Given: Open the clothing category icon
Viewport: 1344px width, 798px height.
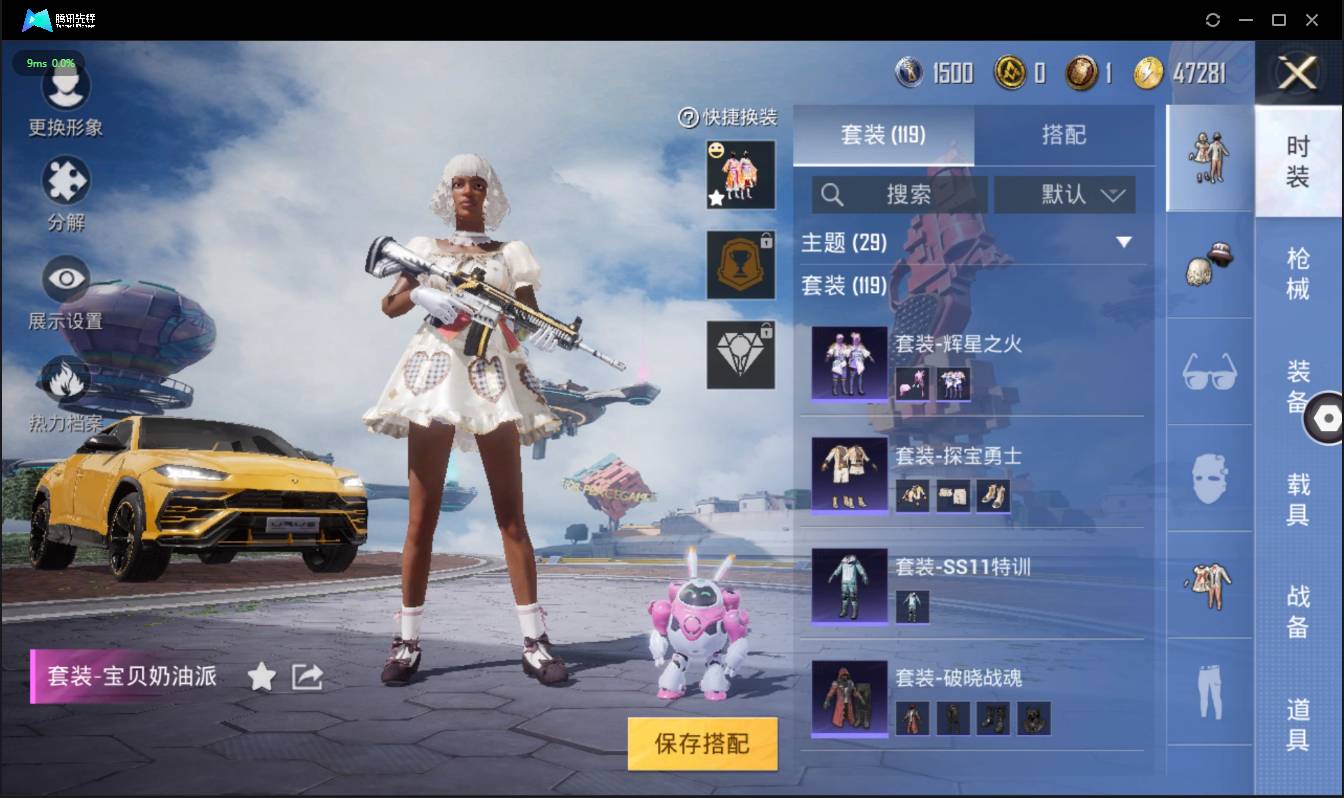Looking at the screenshot, I should (x=1209, y=587).
